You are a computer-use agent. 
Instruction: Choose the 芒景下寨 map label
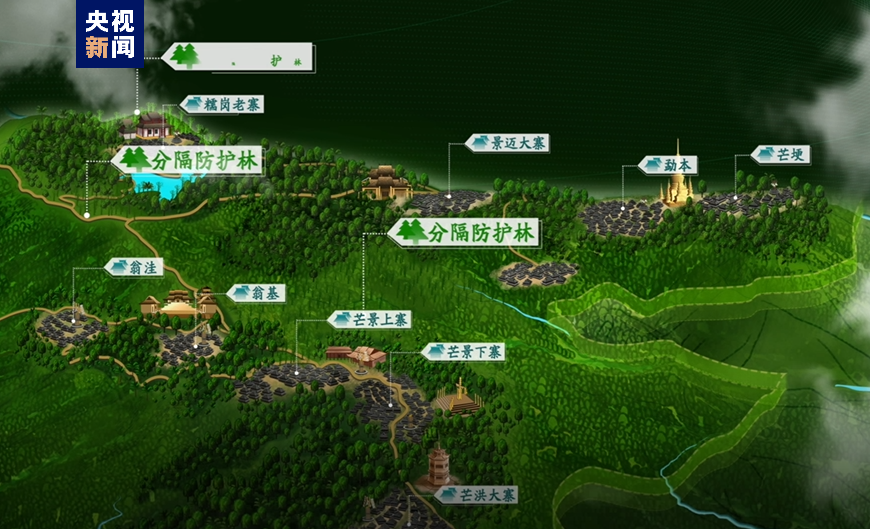463,351
